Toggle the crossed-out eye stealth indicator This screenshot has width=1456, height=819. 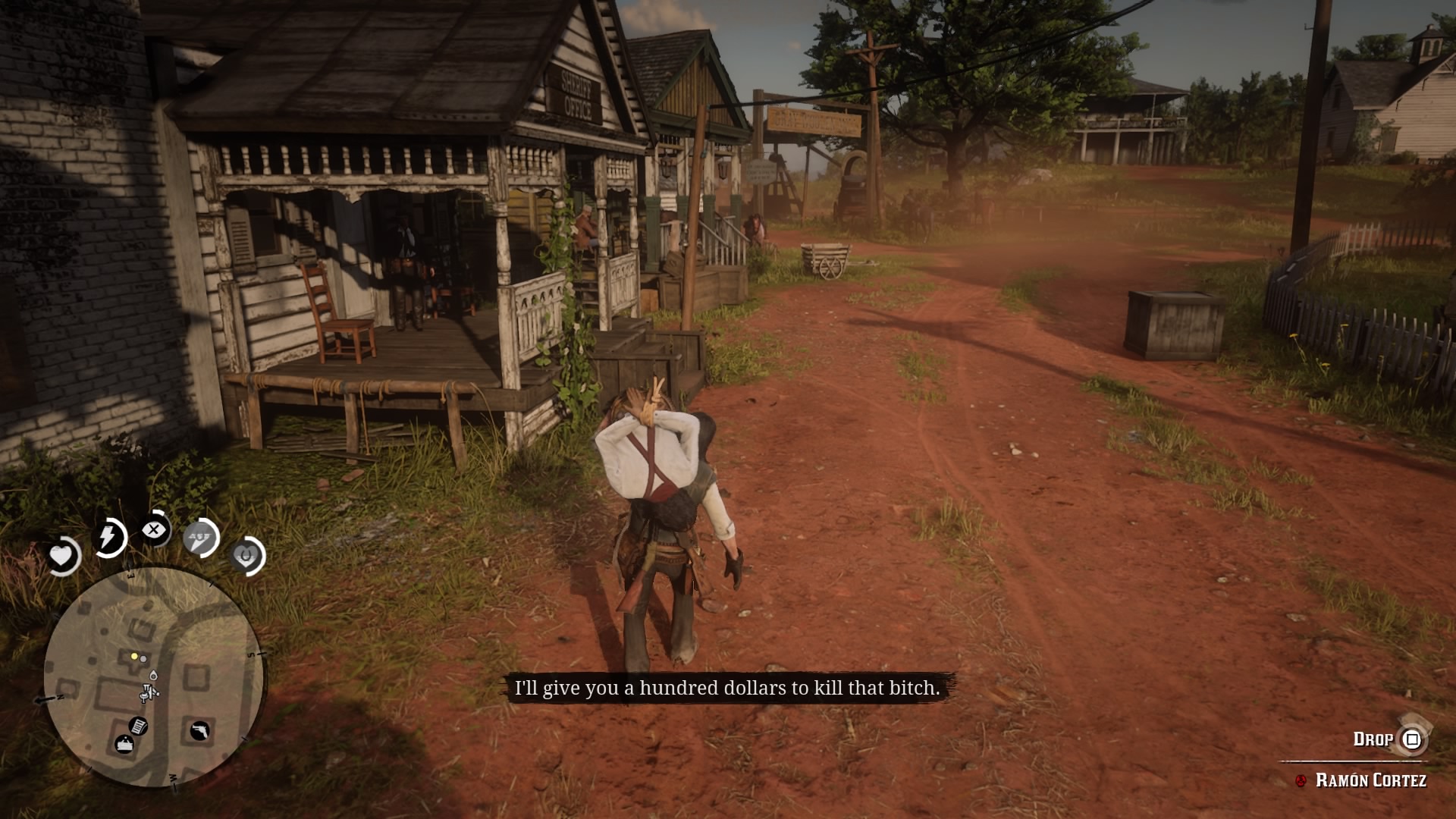point(154,529)
